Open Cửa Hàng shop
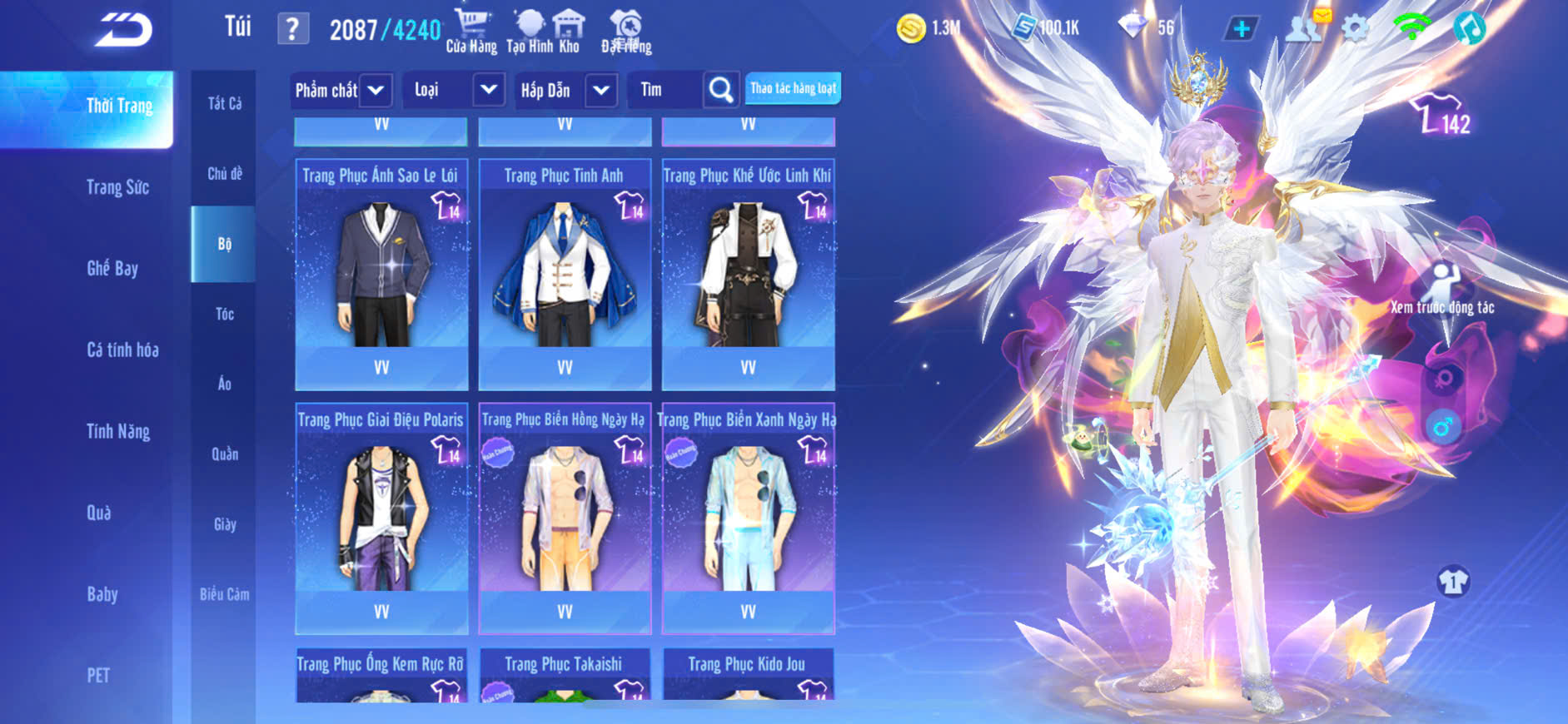Screen dimensions: 1568x724 pos(471,32)
